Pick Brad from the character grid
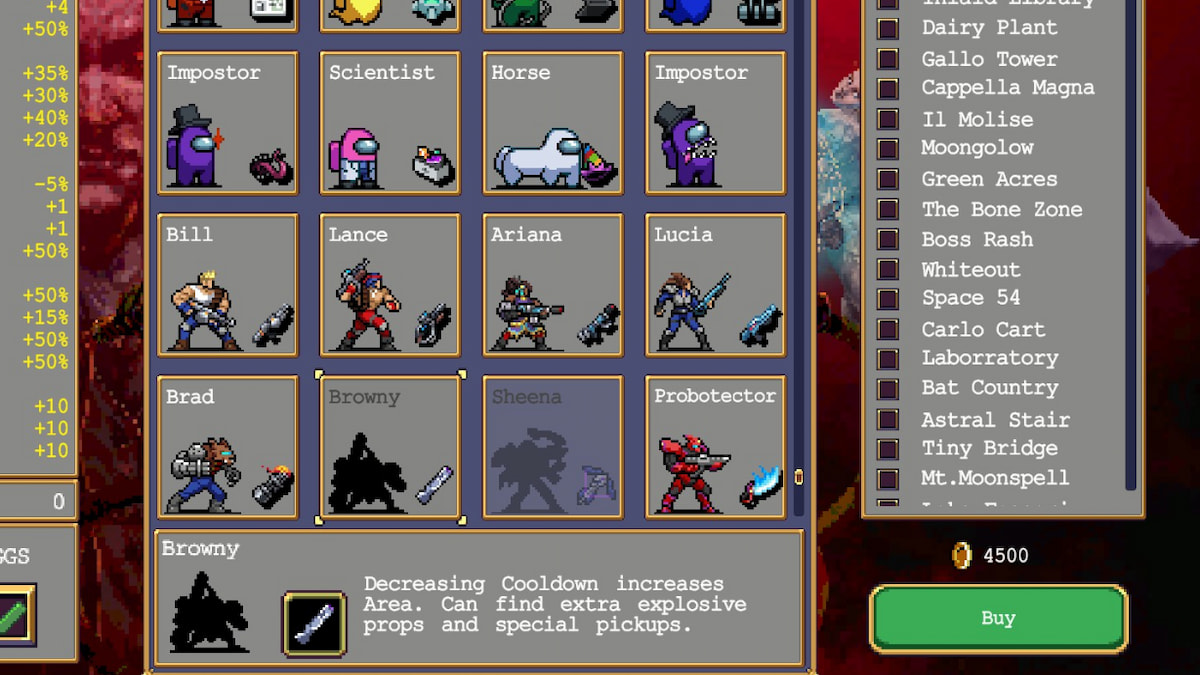The height and width of the screenshot is (675, 1200). 227,446
